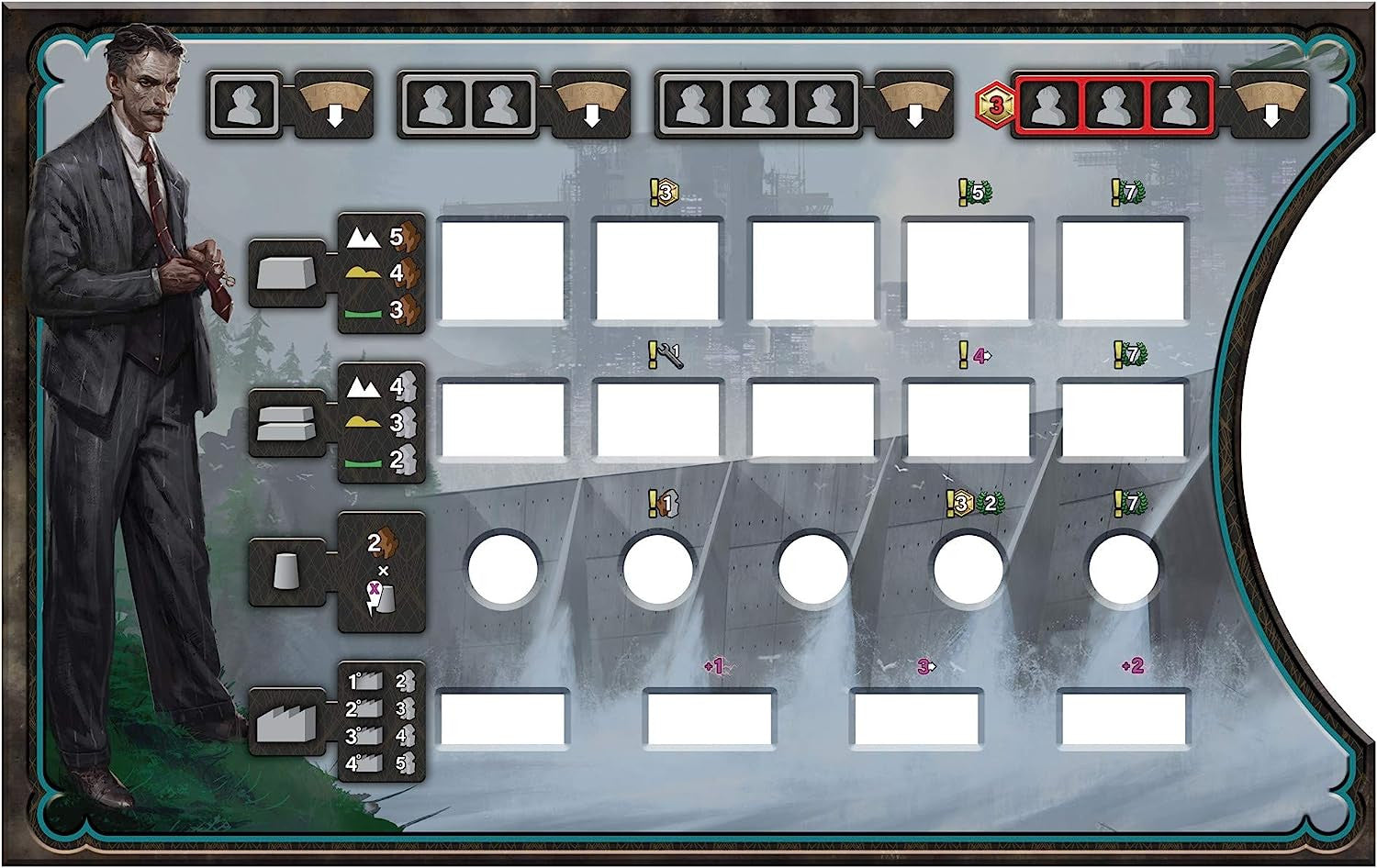
Task: Select the base slot under the 5-point bonus
Action: point(968,272)
